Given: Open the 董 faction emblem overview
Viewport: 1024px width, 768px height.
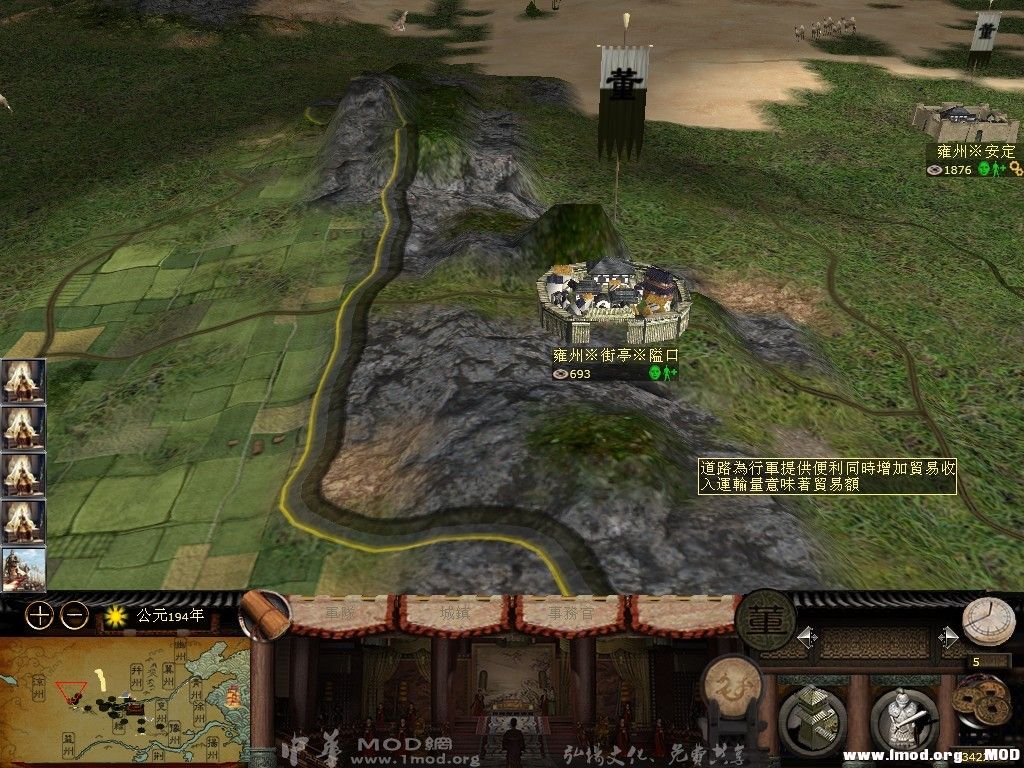Looking at the screenshot, I should [765, 619].
